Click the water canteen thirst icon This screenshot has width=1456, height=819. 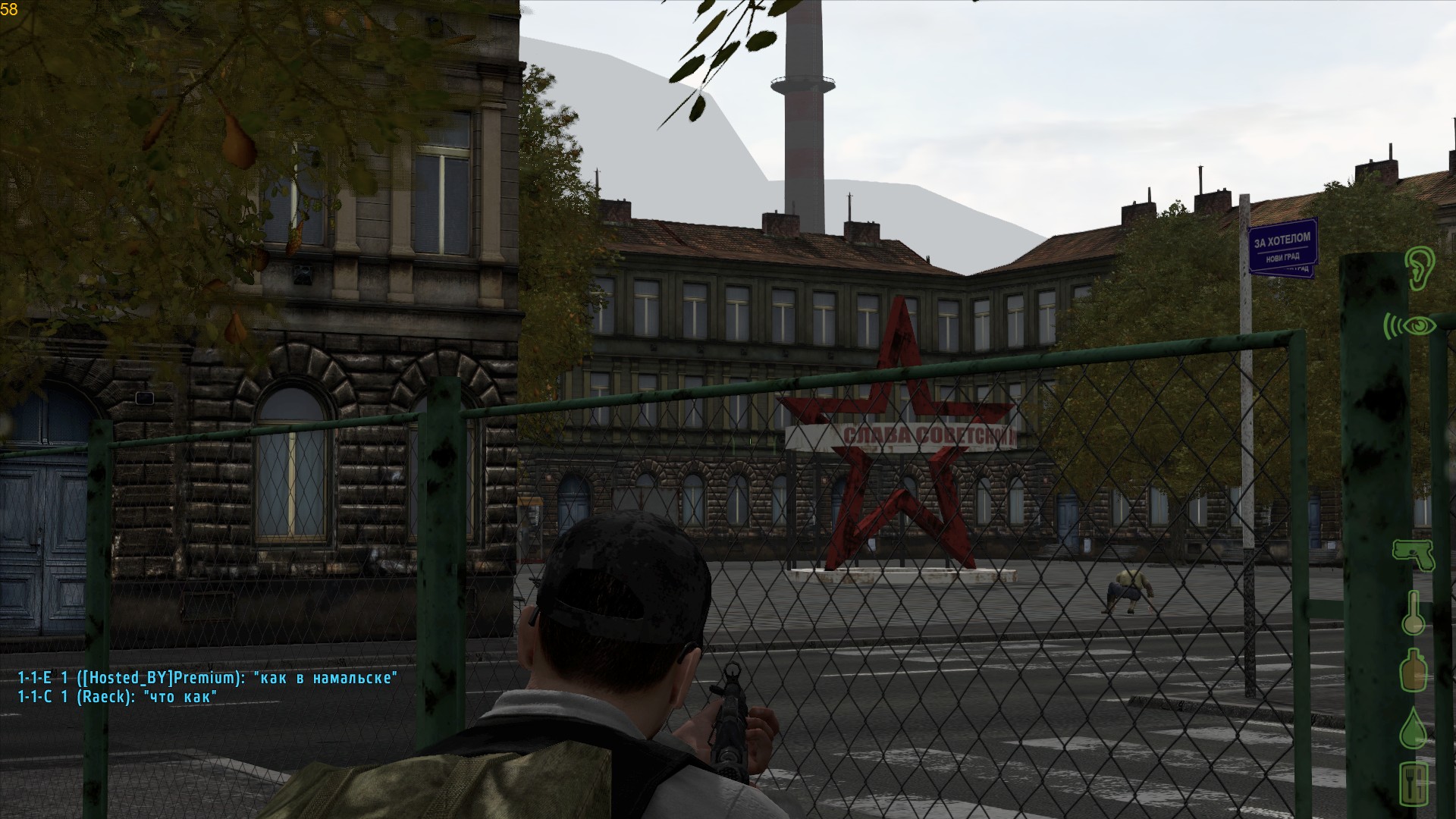pyautogui.click(x=1413, y=669)
